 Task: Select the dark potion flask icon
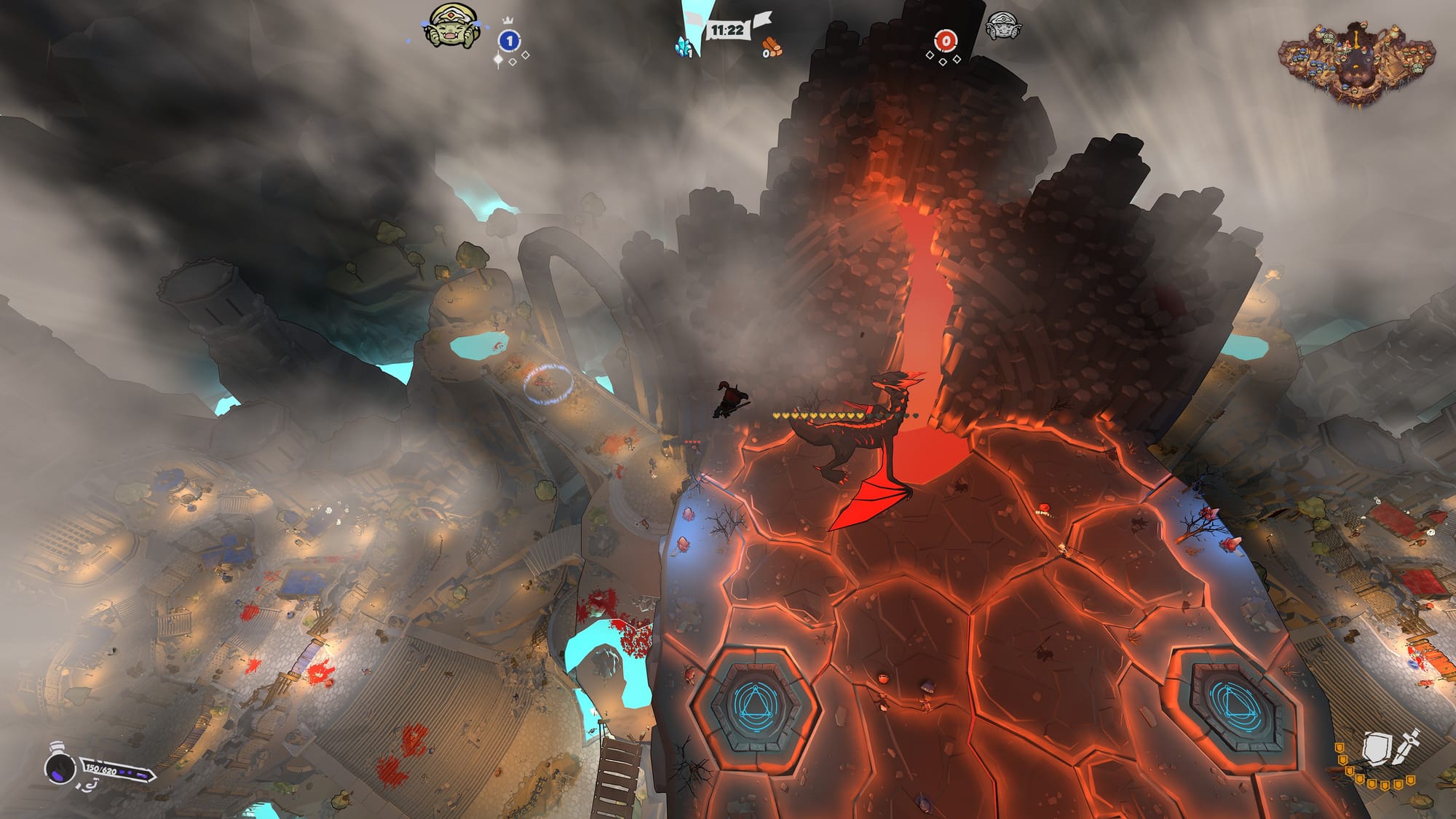60,766
